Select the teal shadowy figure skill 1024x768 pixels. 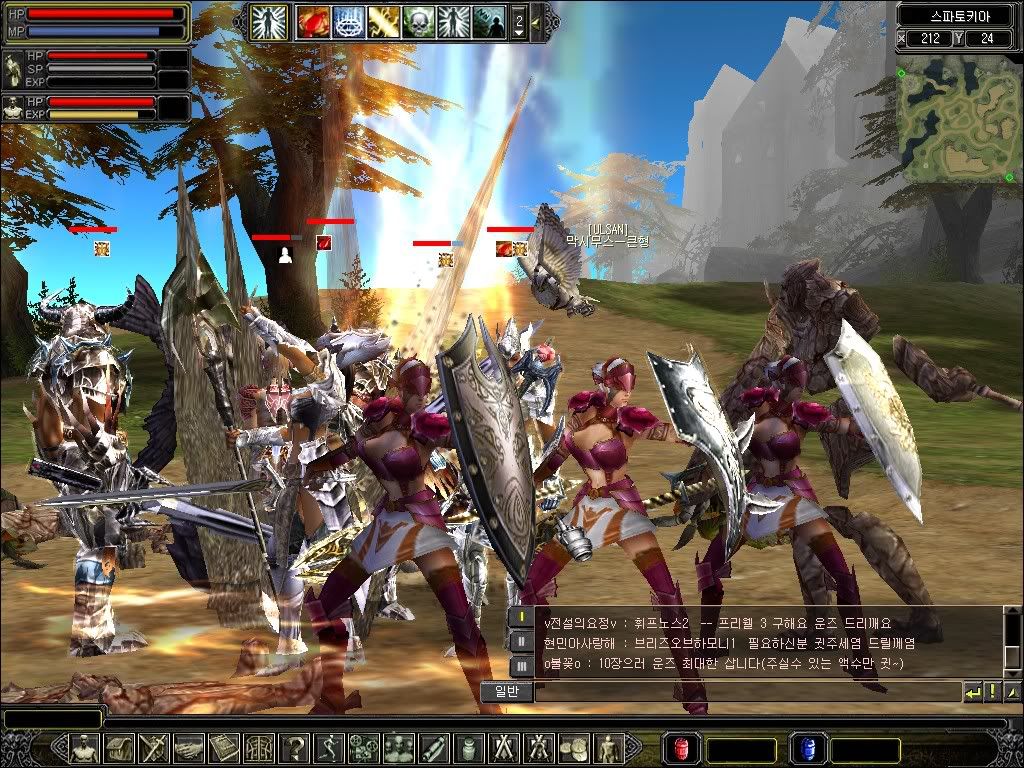coord(489,20)
